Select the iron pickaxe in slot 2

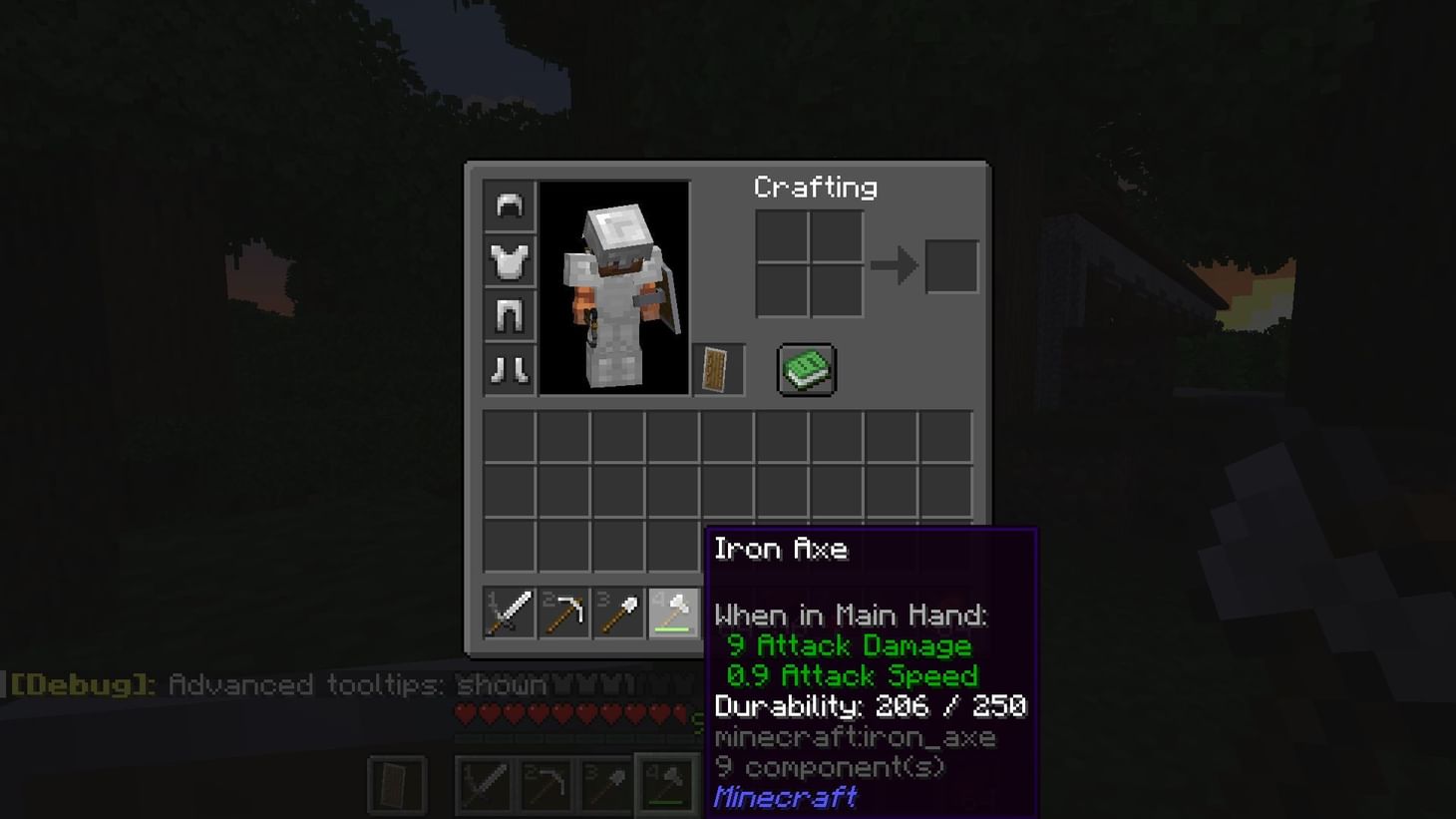[562, 613]
